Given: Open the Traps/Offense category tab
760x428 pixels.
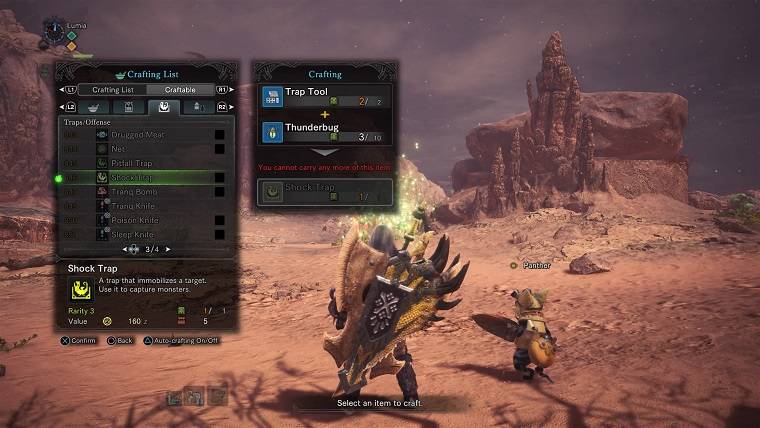Looking at the screenshot, I should coord(163,106).
